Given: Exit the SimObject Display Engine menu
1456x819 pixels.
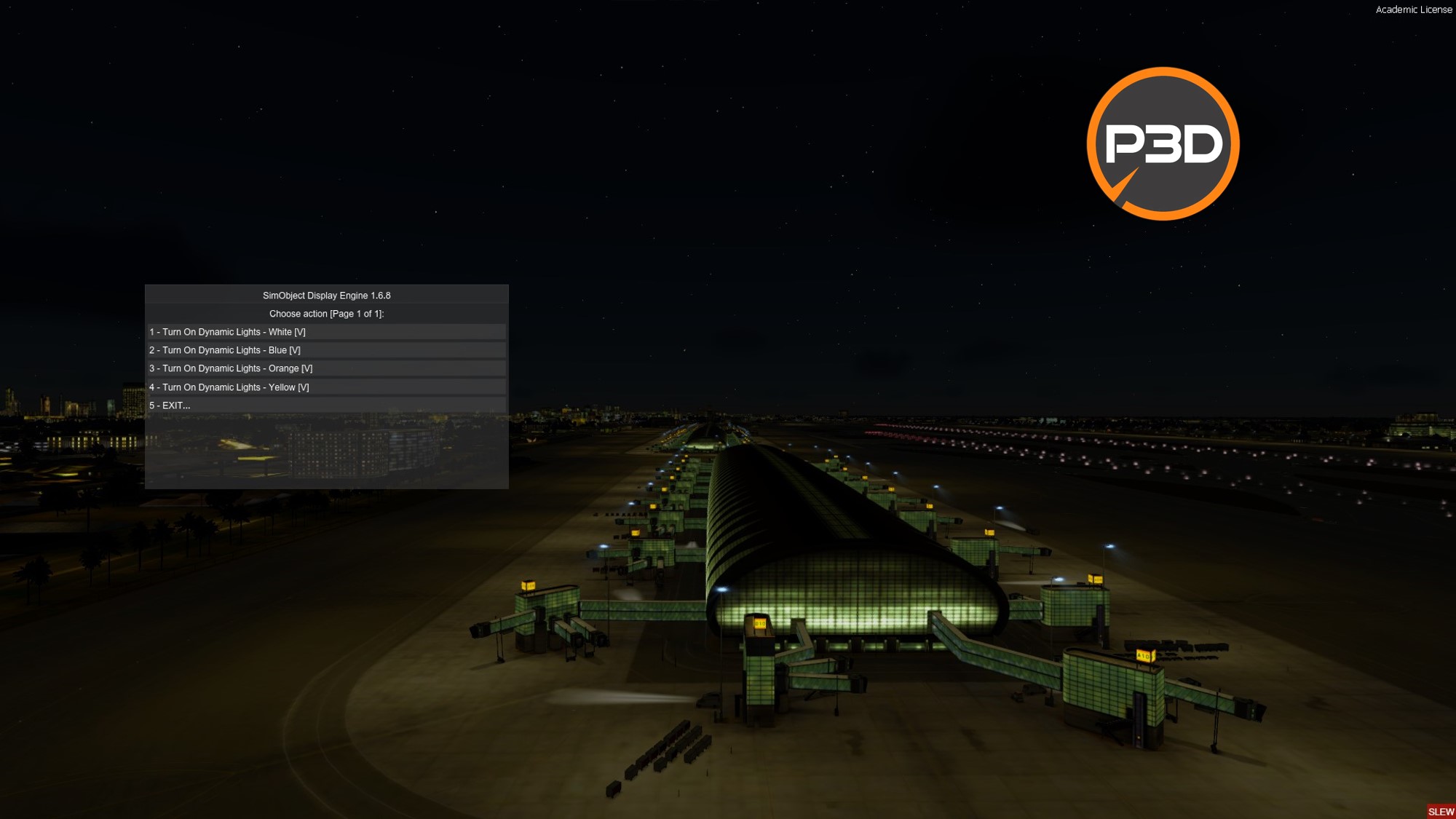Looking at the screenshot, I should 170,405.
